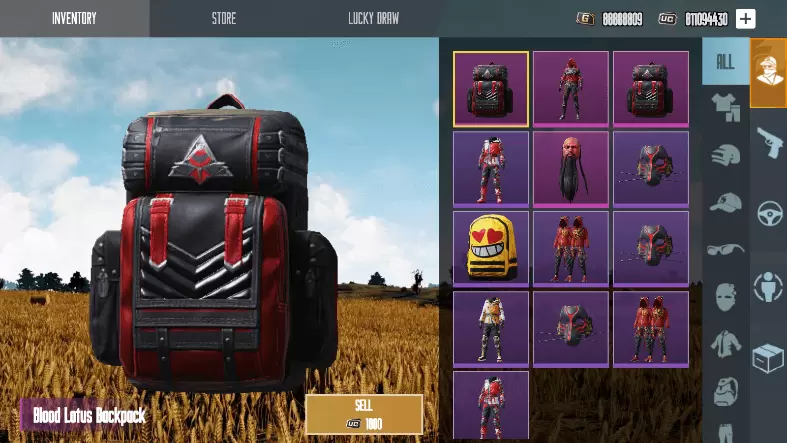
Task: Open the crate box category
Action: click(769, 358)
